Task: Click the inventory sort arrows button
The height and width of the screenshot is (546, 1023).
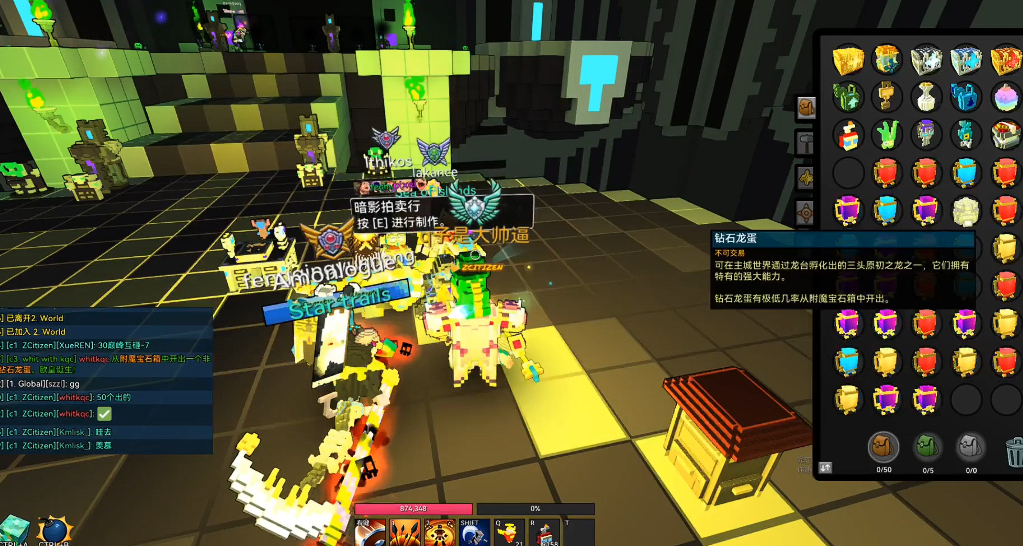Action: 826,466
